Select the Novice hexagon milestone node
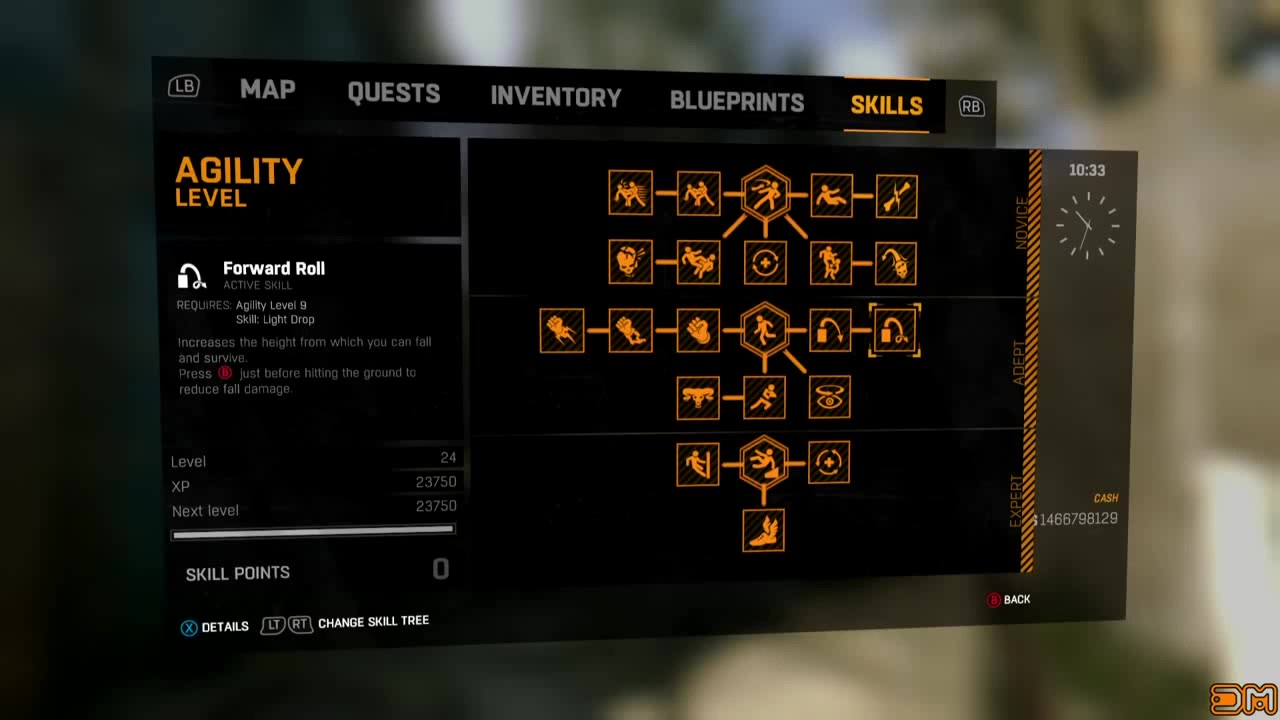The image size is (1280, 720). (765, 194)
